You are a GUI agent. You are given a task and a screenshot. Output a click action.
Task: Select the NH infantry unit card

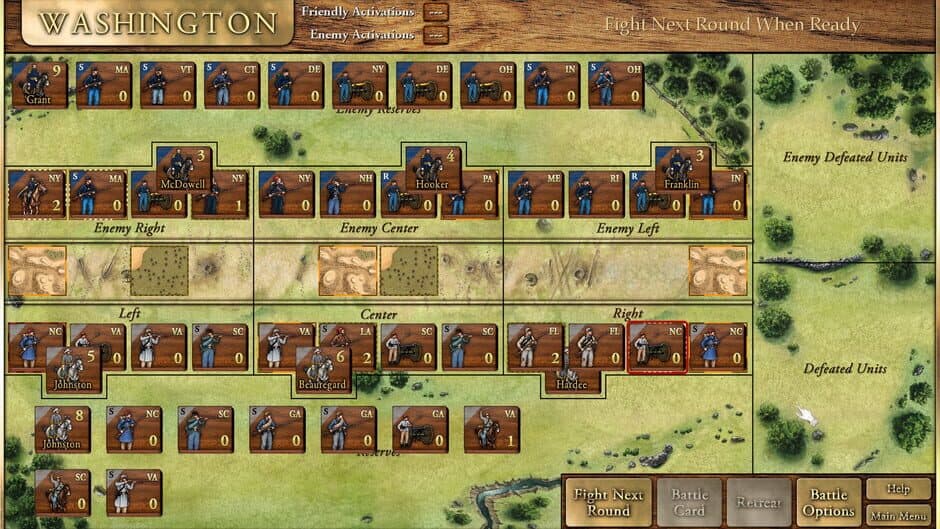point(347,194)
